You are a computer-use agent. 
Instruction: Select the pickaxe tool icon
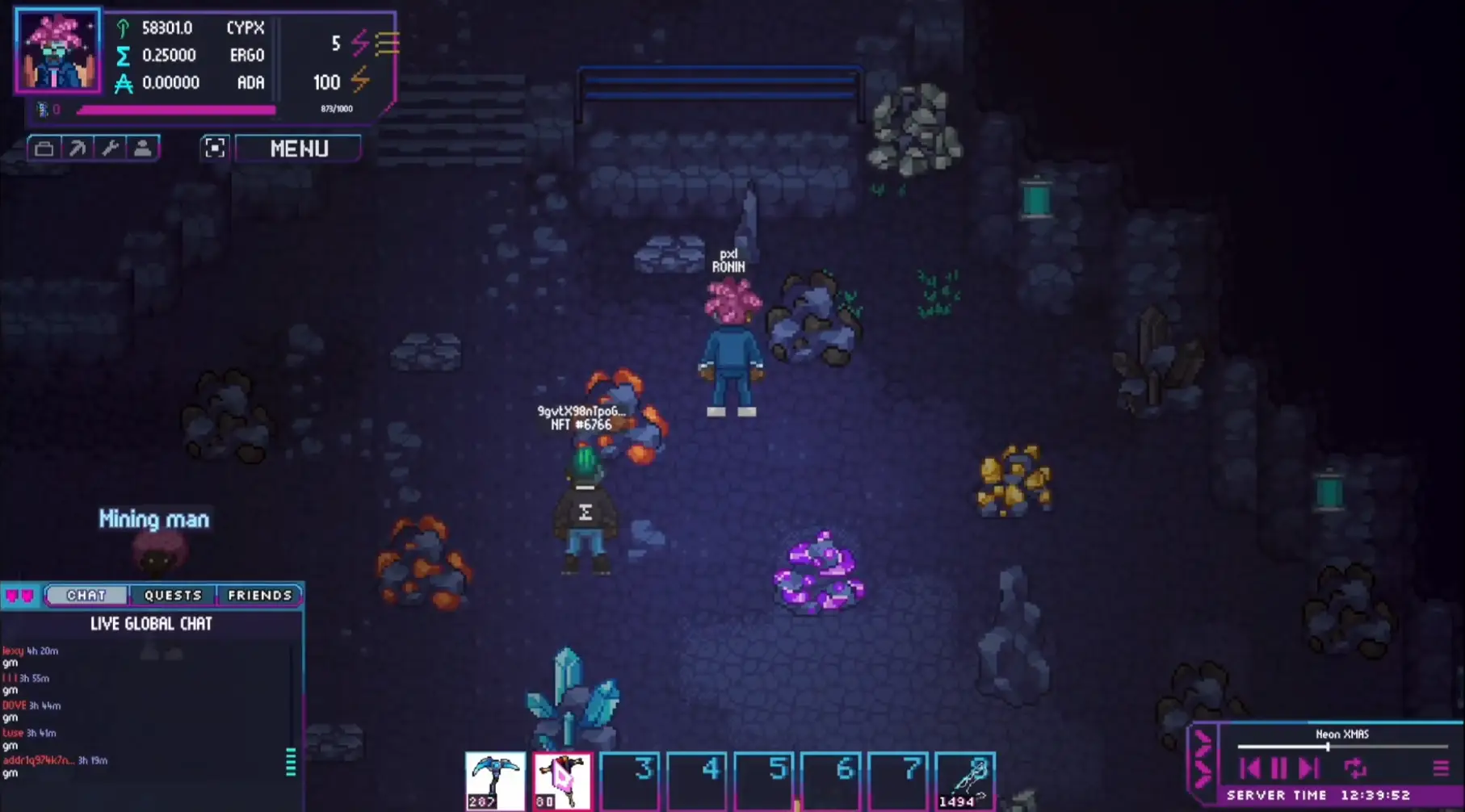point(78,148)
